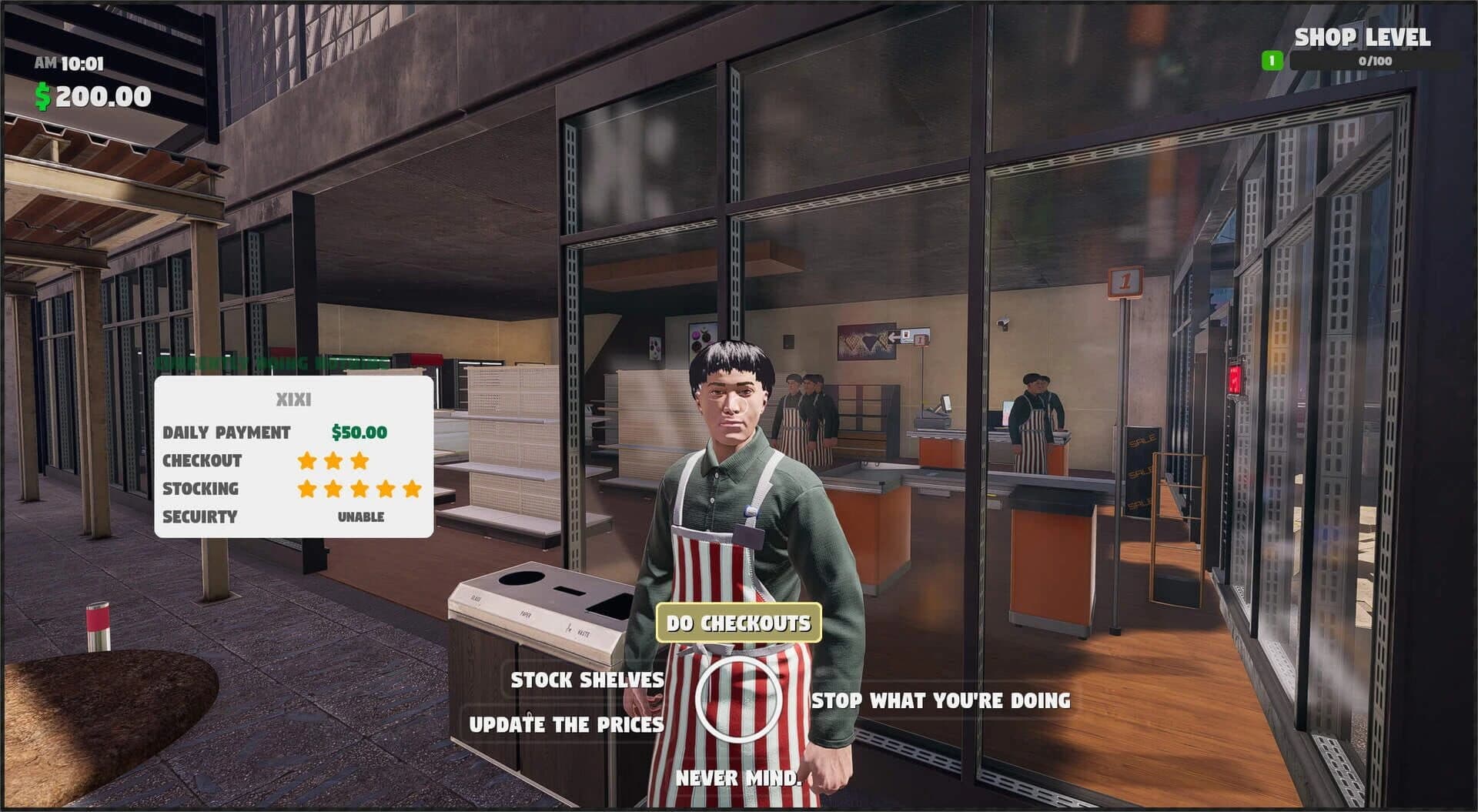
Task: Click the third Checkout rating star
Action: [x=358, y=460]
